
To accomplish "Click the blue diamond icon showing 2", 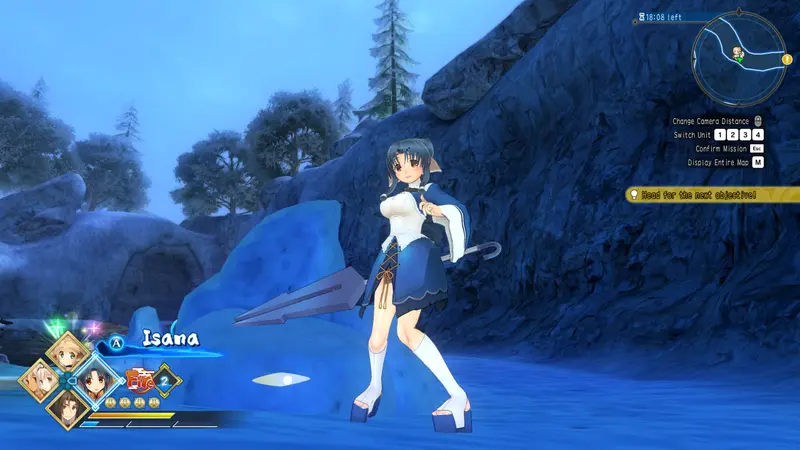I will coord(166,380).
